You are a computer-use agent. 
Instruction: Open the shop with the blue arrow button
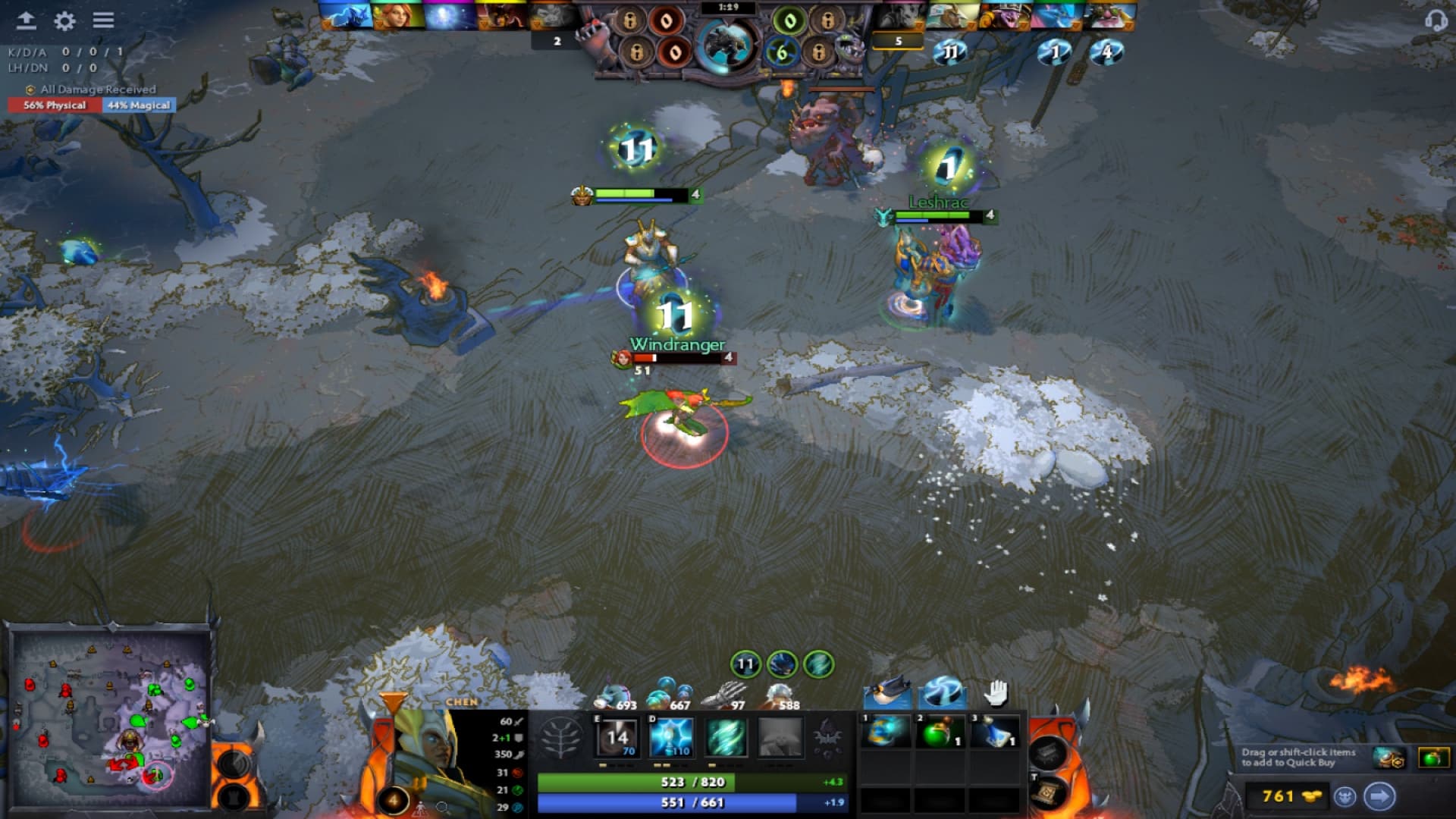(1380, 796)
